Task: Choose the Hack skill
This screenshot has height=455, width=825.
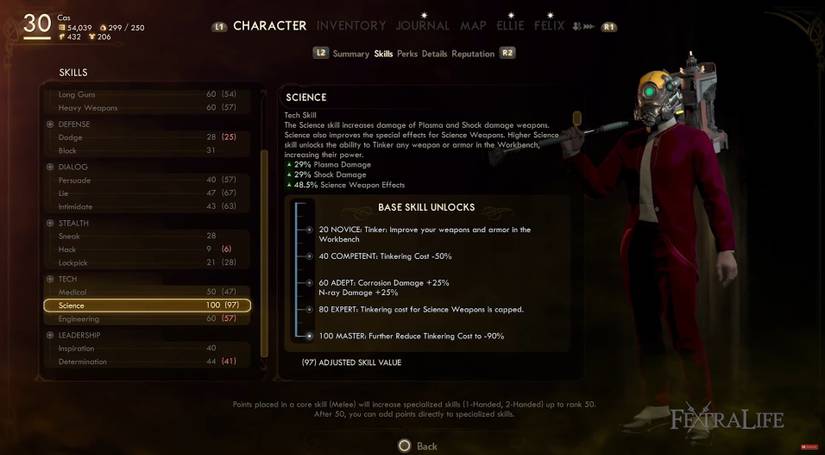Action: [146, 250]
